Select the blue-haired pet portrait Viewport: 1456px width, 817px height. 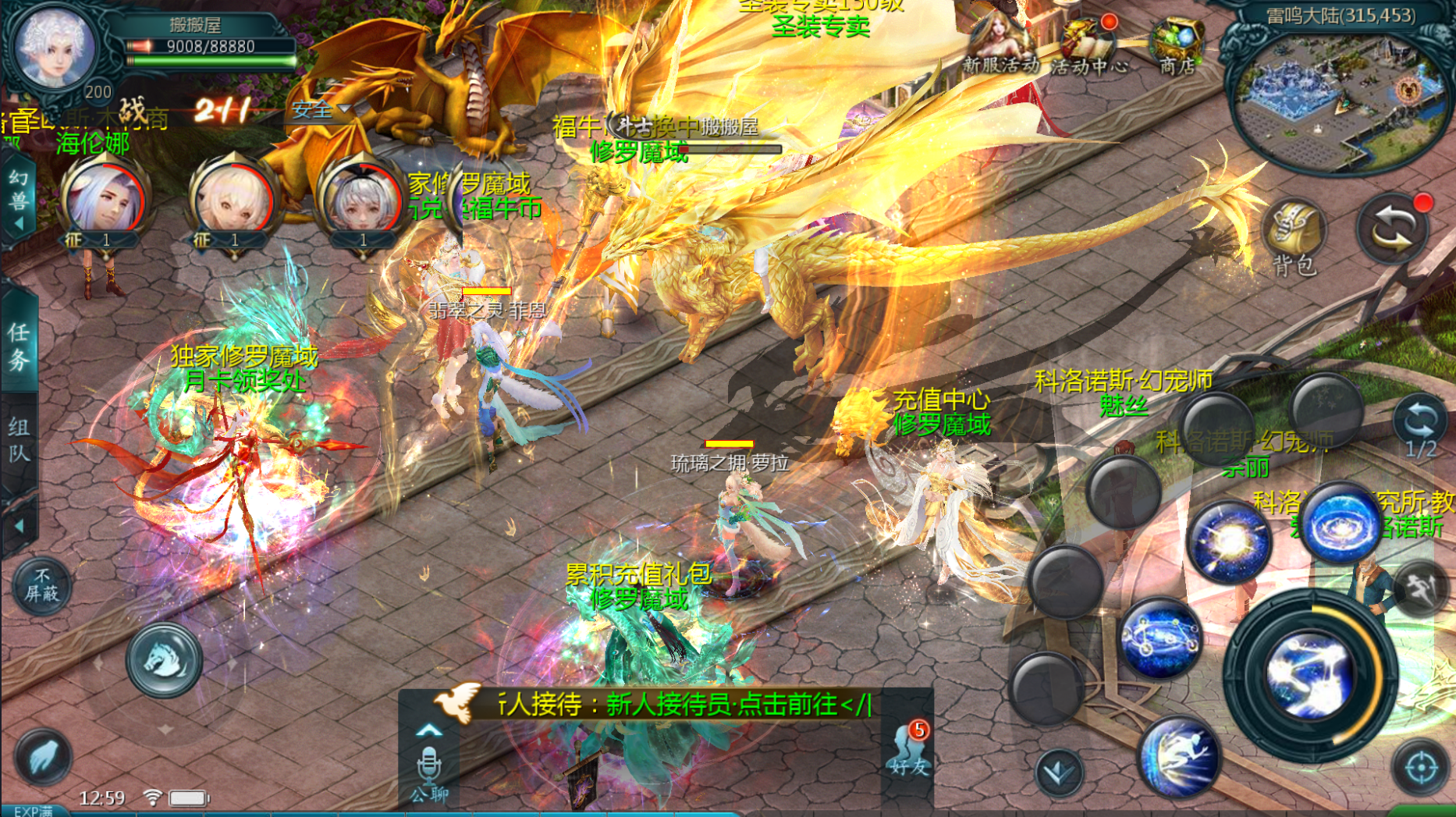click(105, 201)
